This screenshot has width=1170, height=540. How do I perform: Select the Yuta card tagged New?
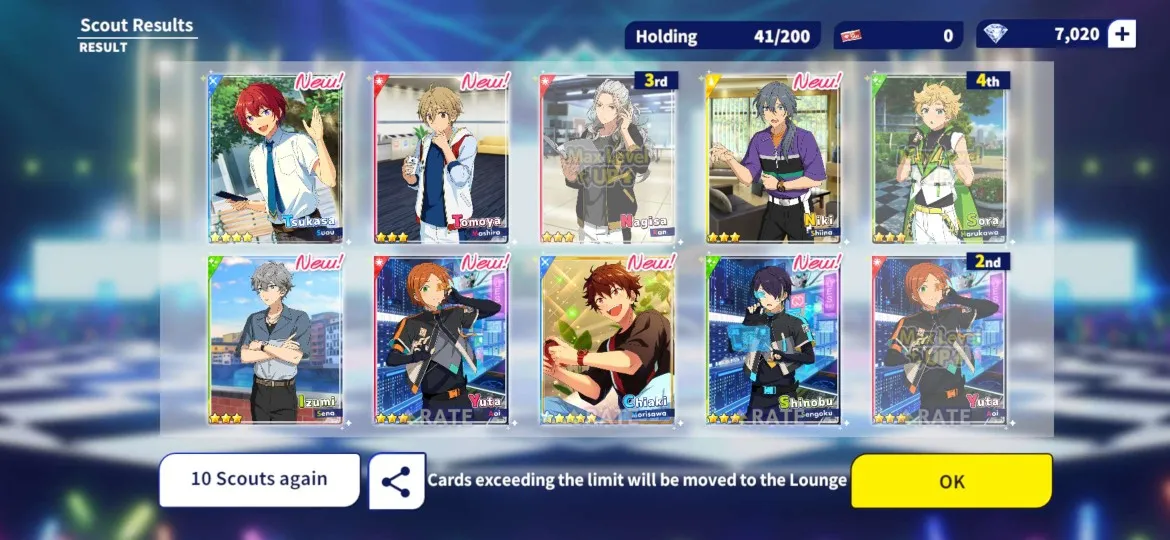pos(442,340)
